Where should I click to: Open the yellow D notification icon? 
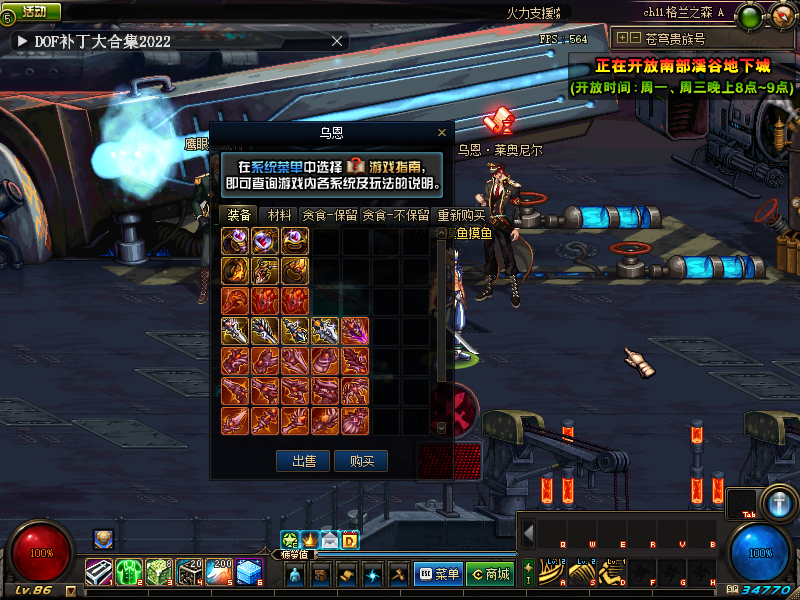[350, 541]
